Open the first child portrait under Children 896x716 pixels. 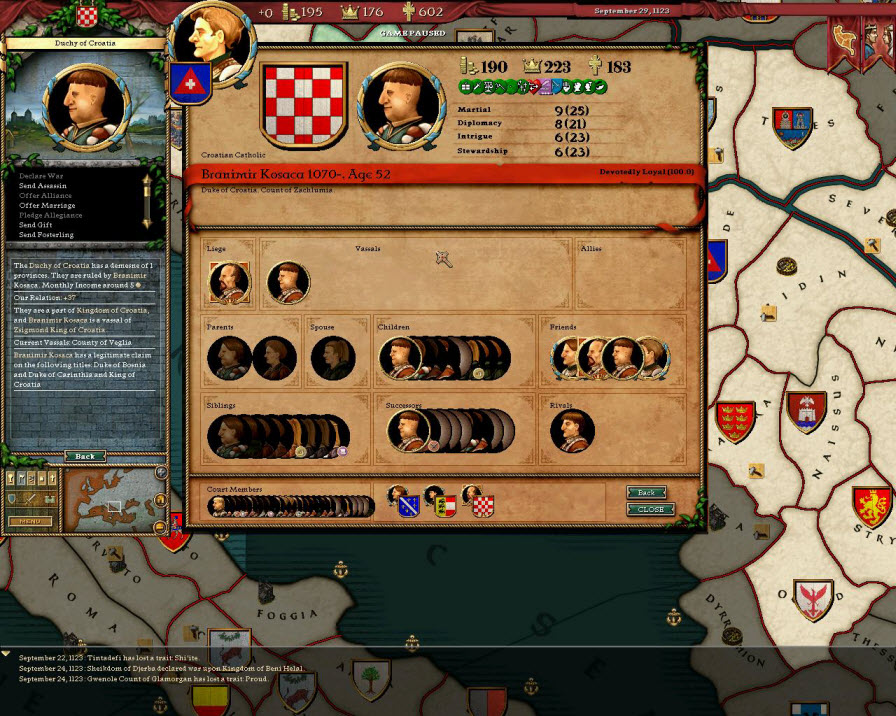(399, 357)
